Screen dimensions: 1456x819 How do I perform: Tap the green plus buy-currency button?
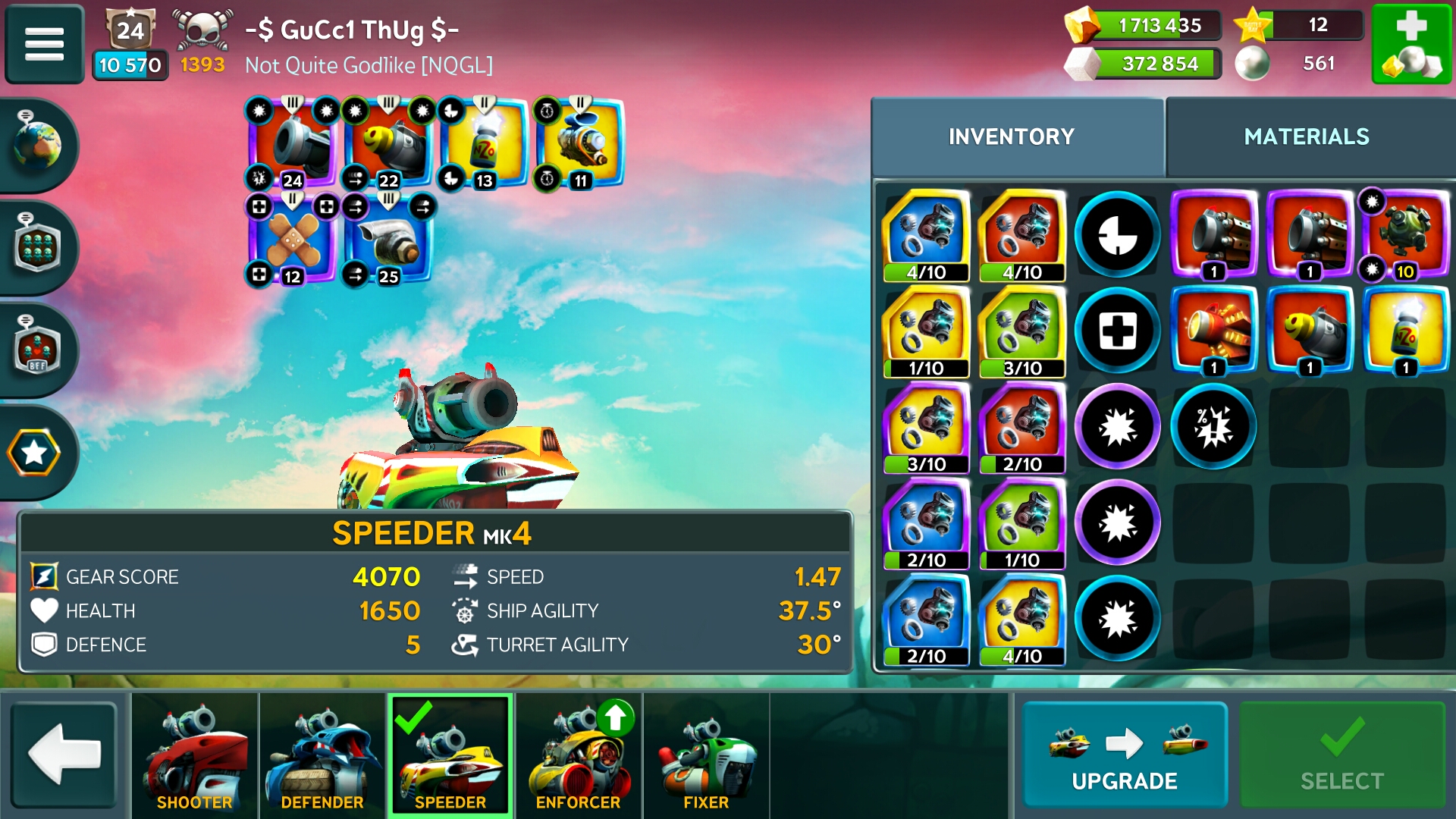[1410, 43]
